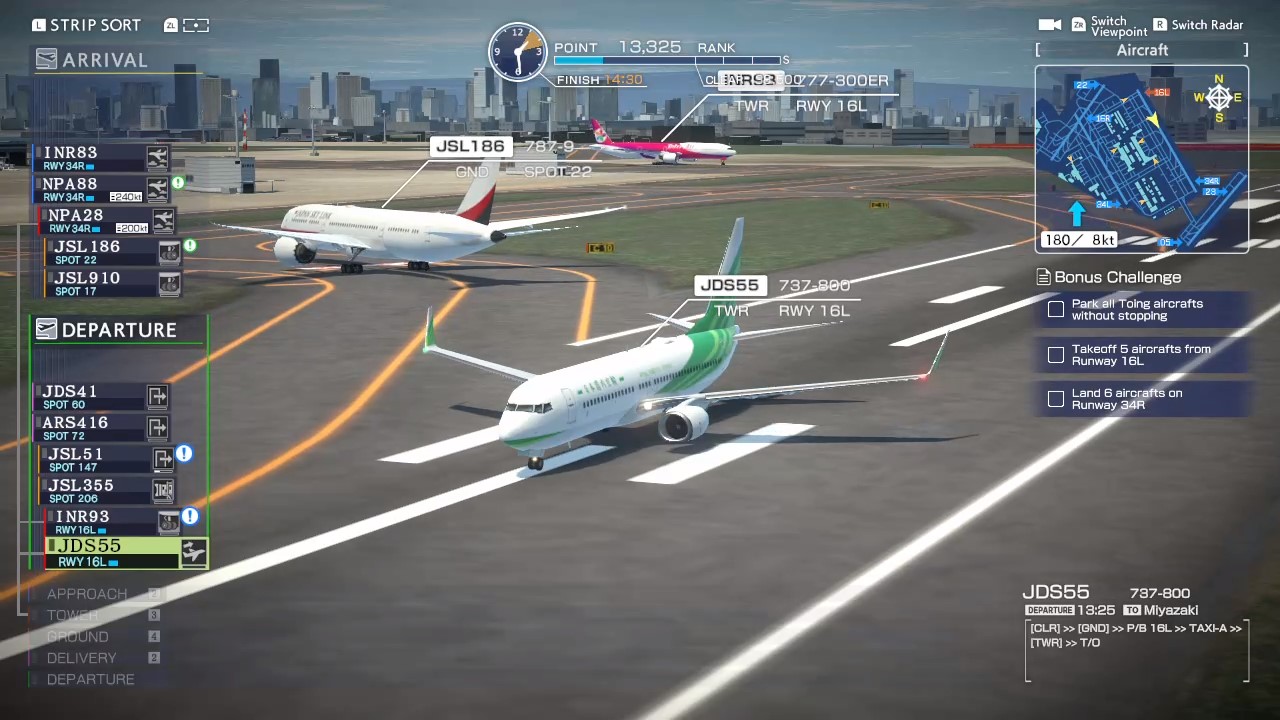This screenshot has height=720, width=1280.
Task: Click the pushback icon on INR93 strip
Action: [x=168, y=521]
